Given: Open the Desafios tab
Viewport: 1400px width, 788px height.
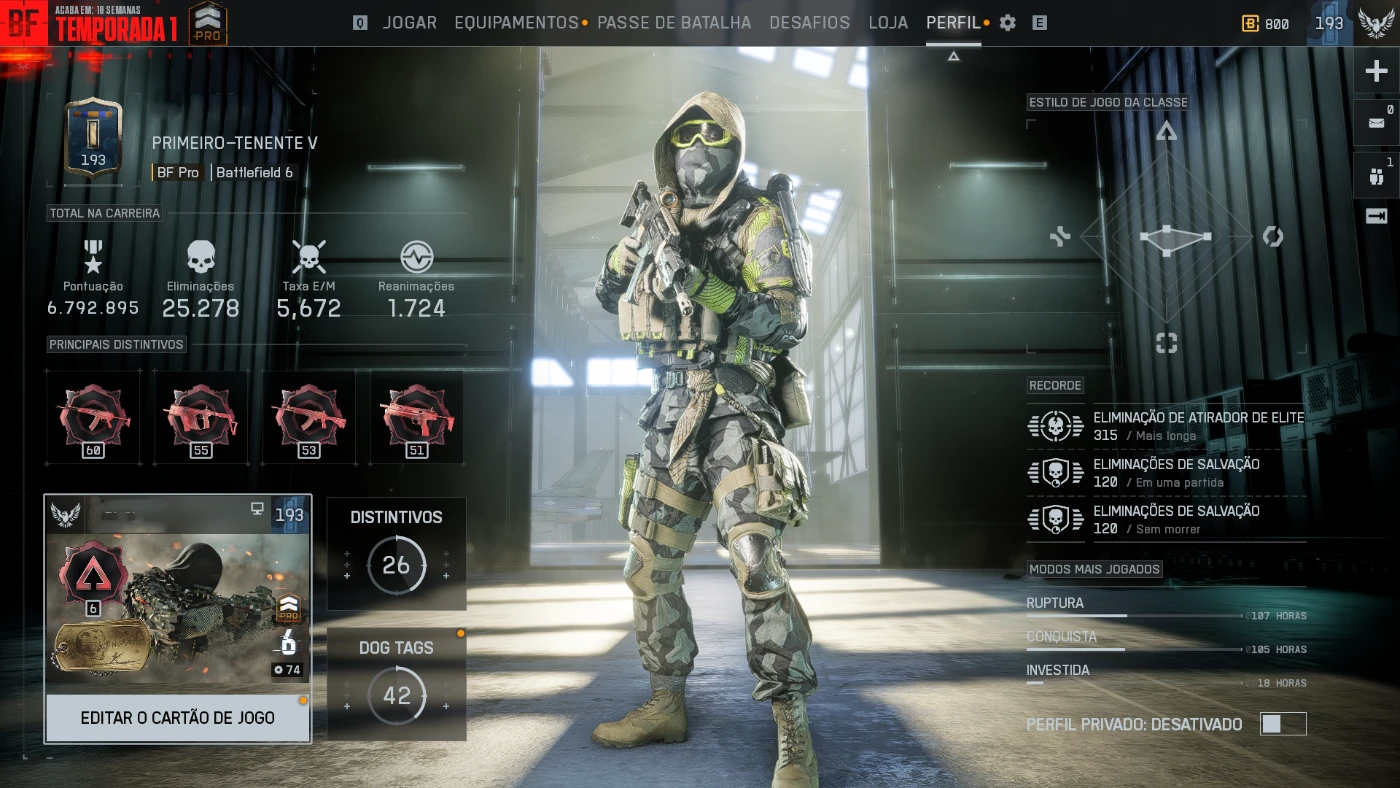Looking at the screenshot, I should [809, 23].
